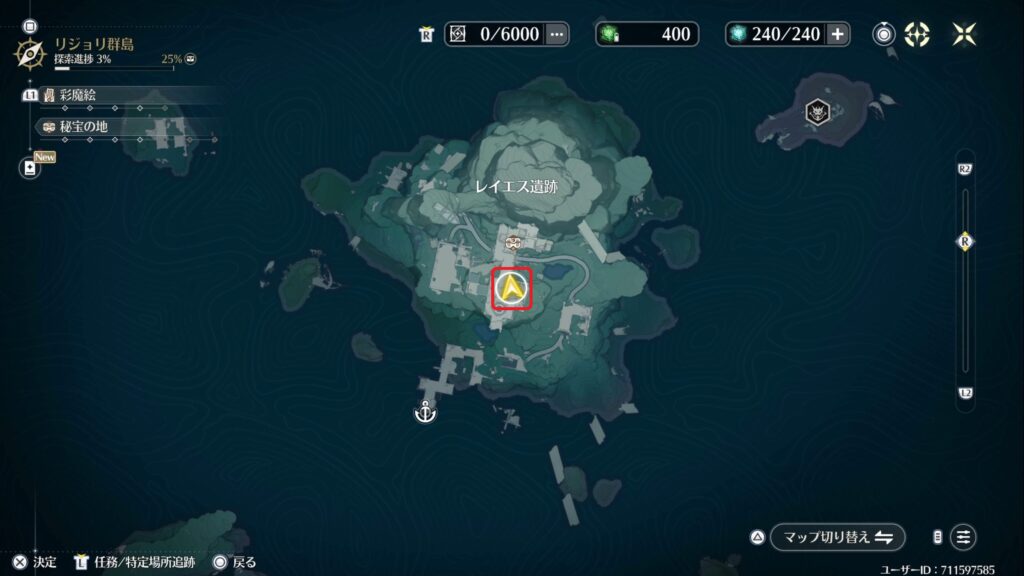Viewport: 1024px width, 576px height.
Task: Open the round crosshair marker icon
Action: [917, 34]
